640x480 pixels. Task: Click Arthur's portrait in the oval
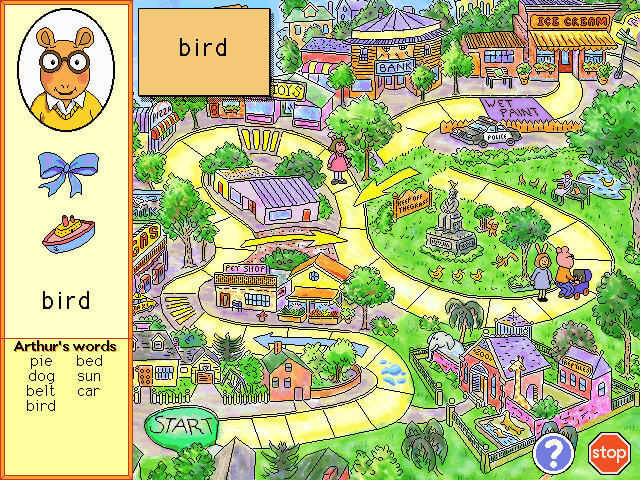[66, 63]
